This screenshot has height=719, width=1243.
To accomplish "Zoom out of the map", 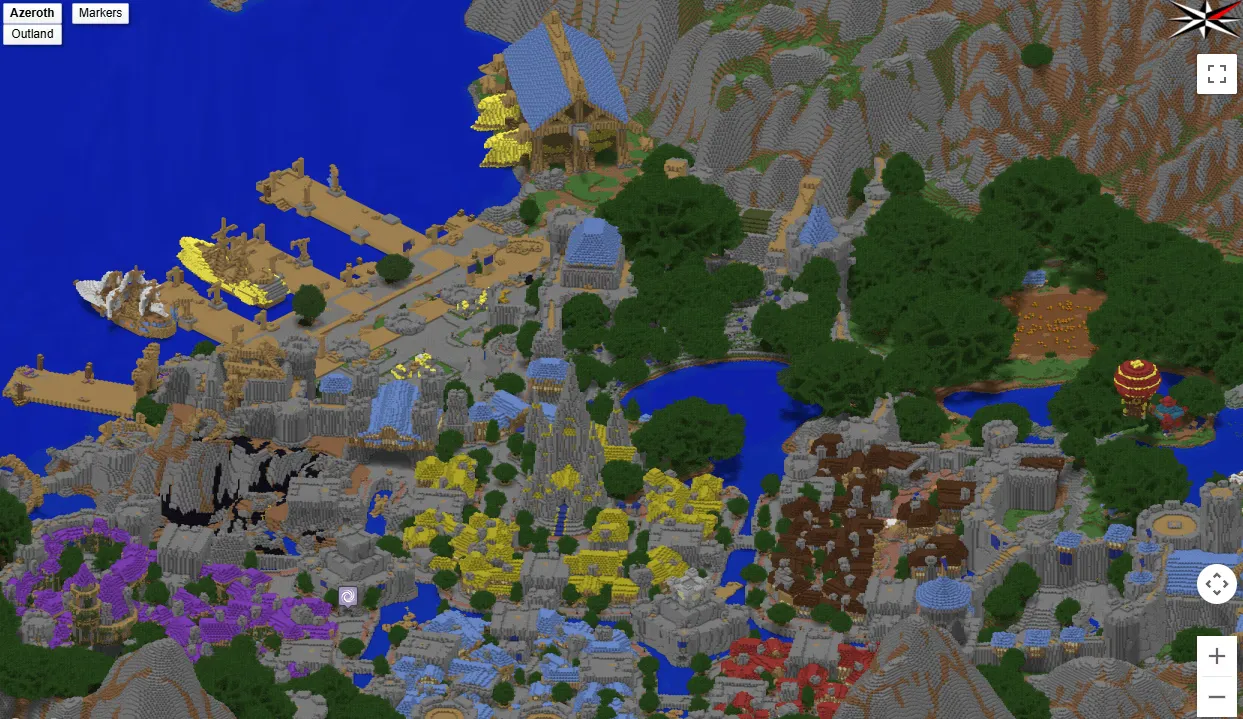I will (1216, 696).
